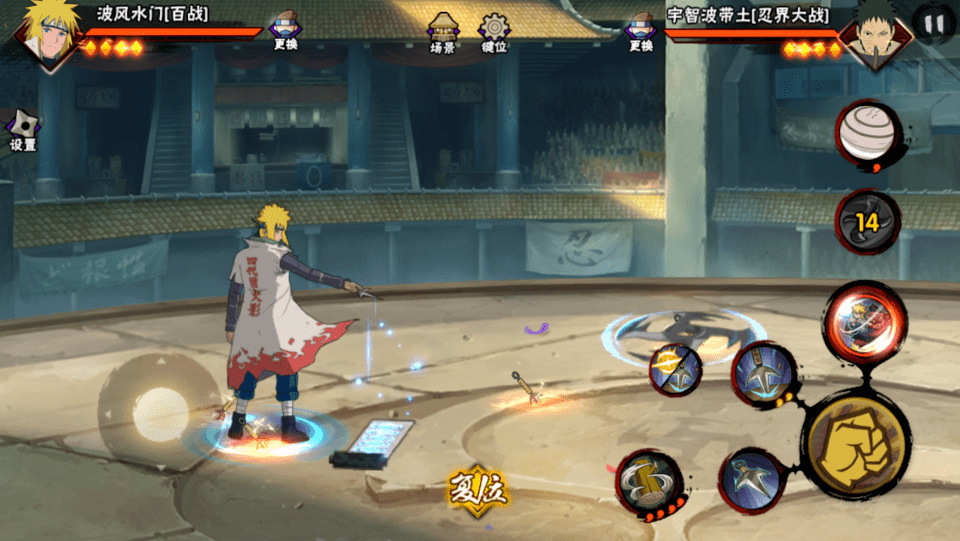Open the 键位 key layout settings
This screenshot has width=960, height=541.
point(494,30)
